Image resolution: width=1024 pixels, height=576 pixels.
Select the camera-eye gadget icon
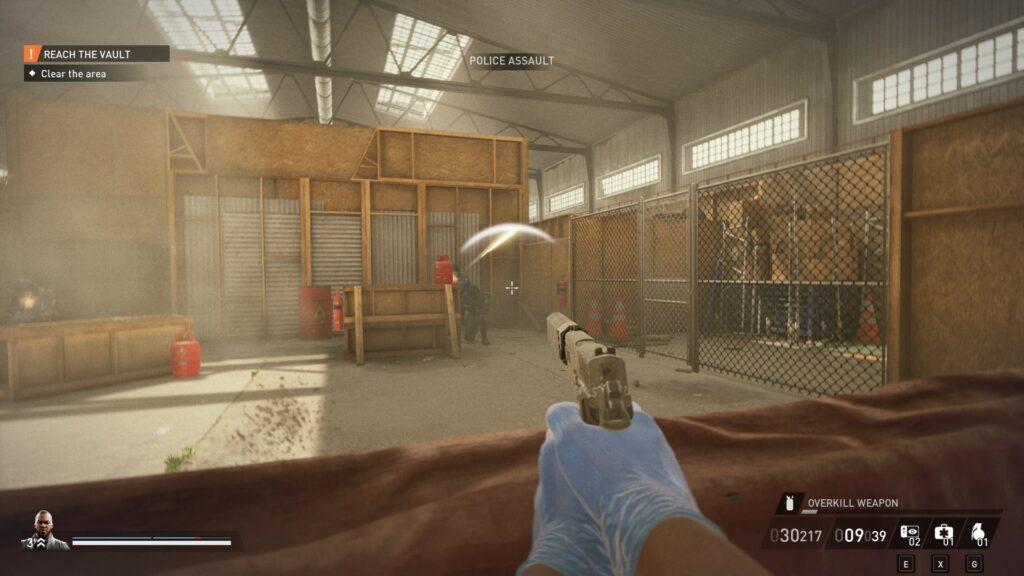coord(908,533)
